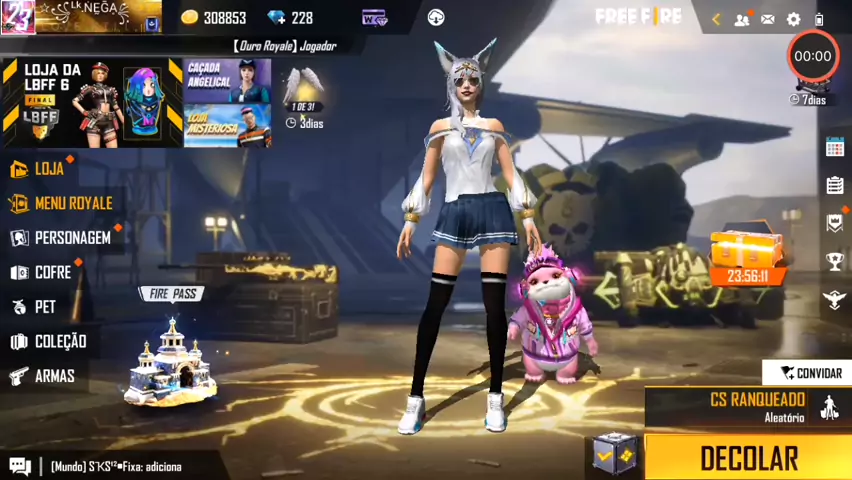Viewport: 852px width, 480px height.
Task: Open the Loja Misteriosa banner
Action: tap(227, 126)
